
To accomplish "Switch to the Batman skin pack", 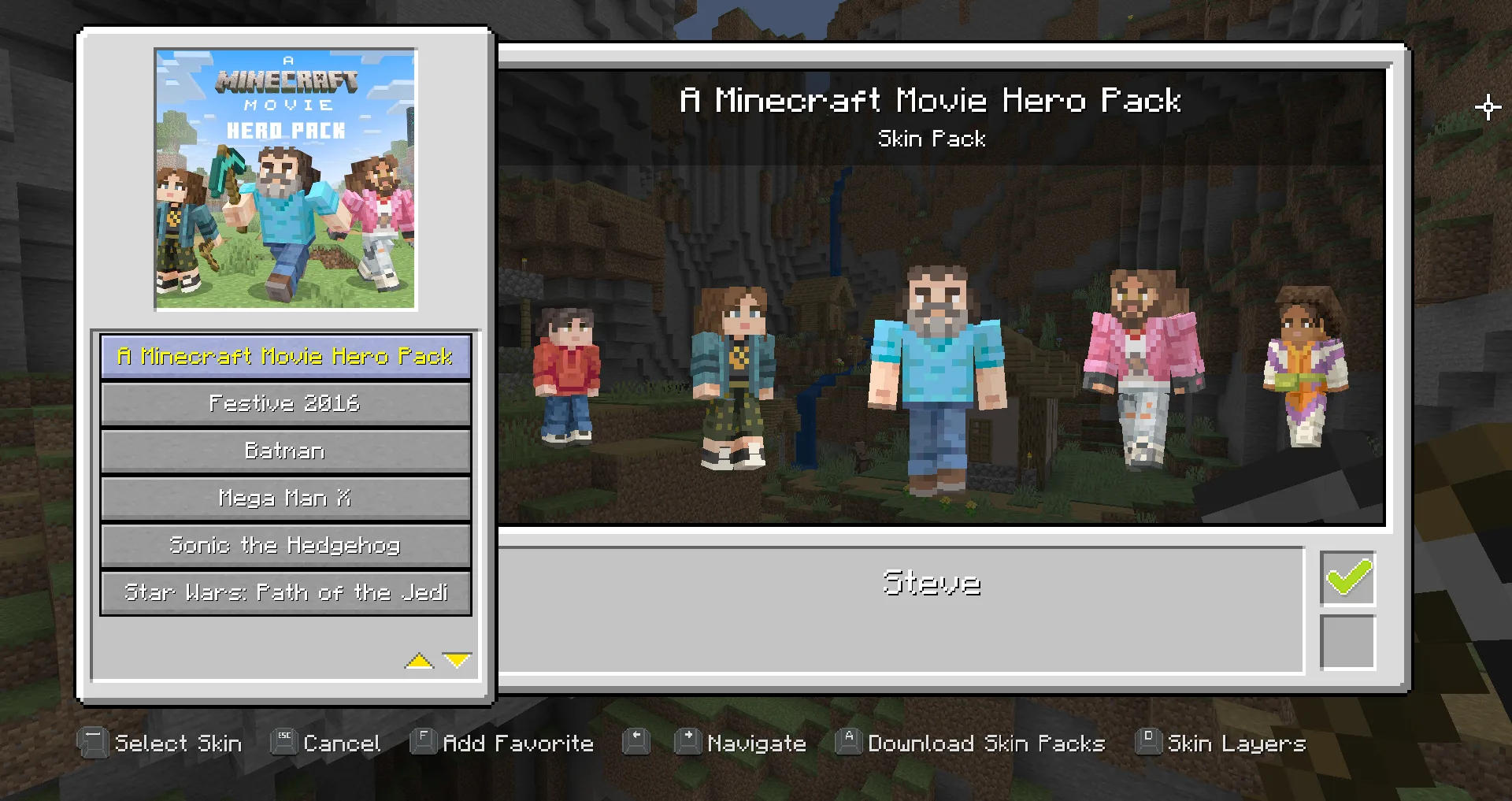I will (x=285, y=451).
